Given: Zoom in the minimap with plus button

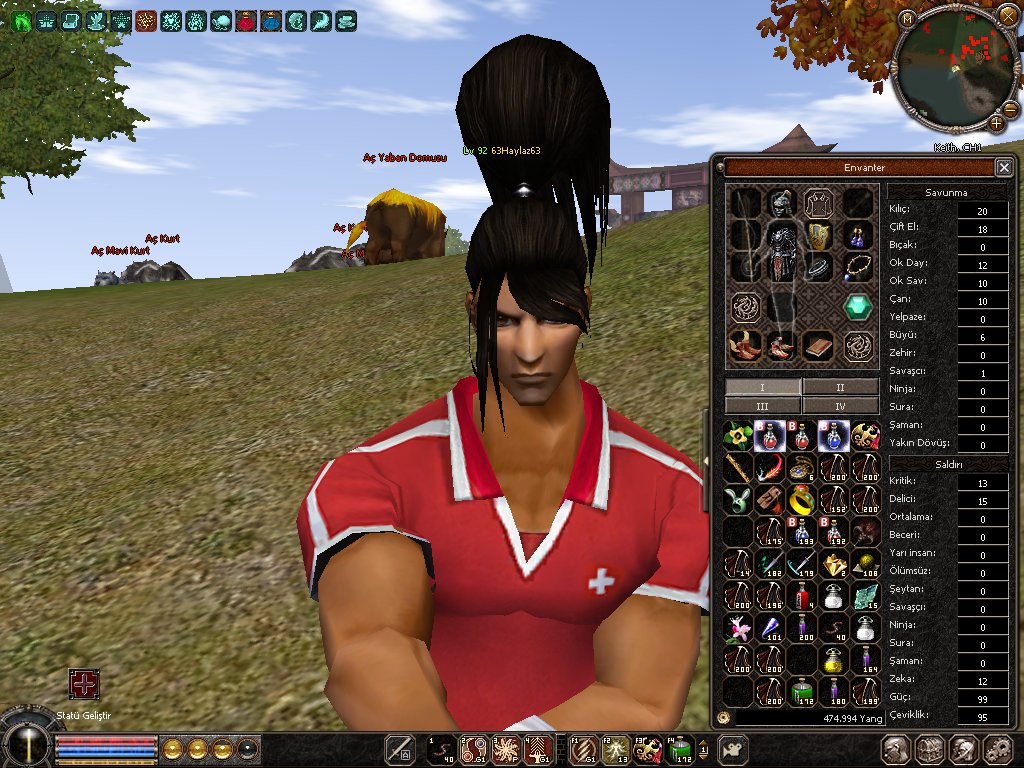Looking at the screenshot, I should [x=997, y=123].
